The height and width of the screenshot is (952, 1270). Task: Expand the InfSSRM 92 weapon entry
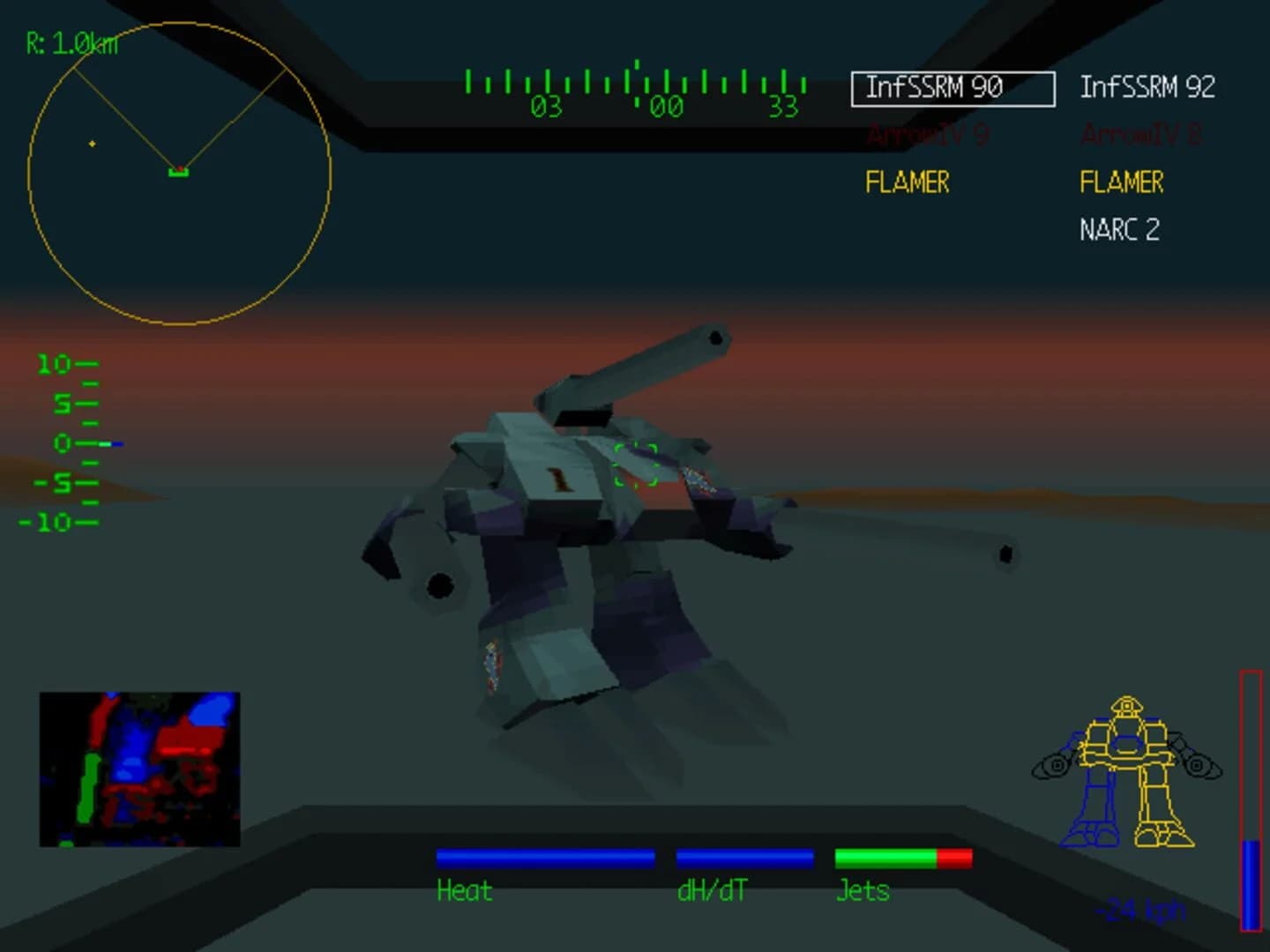1148,86
